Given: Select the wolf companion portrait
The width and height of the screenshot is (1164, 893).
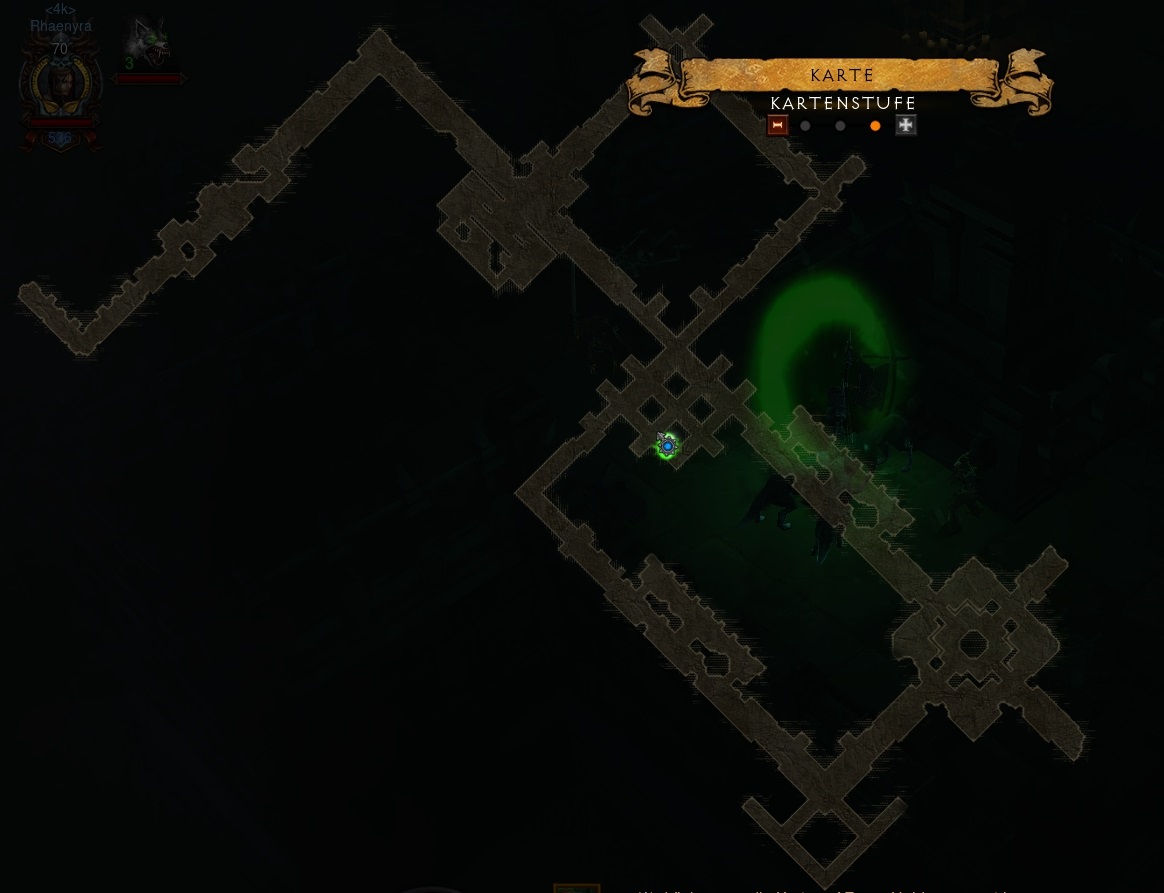Looking at the screenshot, I should [x=148, y=43].
